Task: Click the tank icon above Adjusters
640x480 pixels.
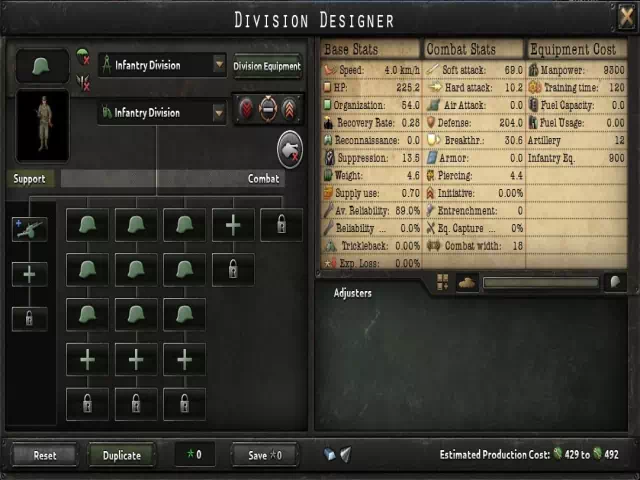Action: [x=467, y=283]
